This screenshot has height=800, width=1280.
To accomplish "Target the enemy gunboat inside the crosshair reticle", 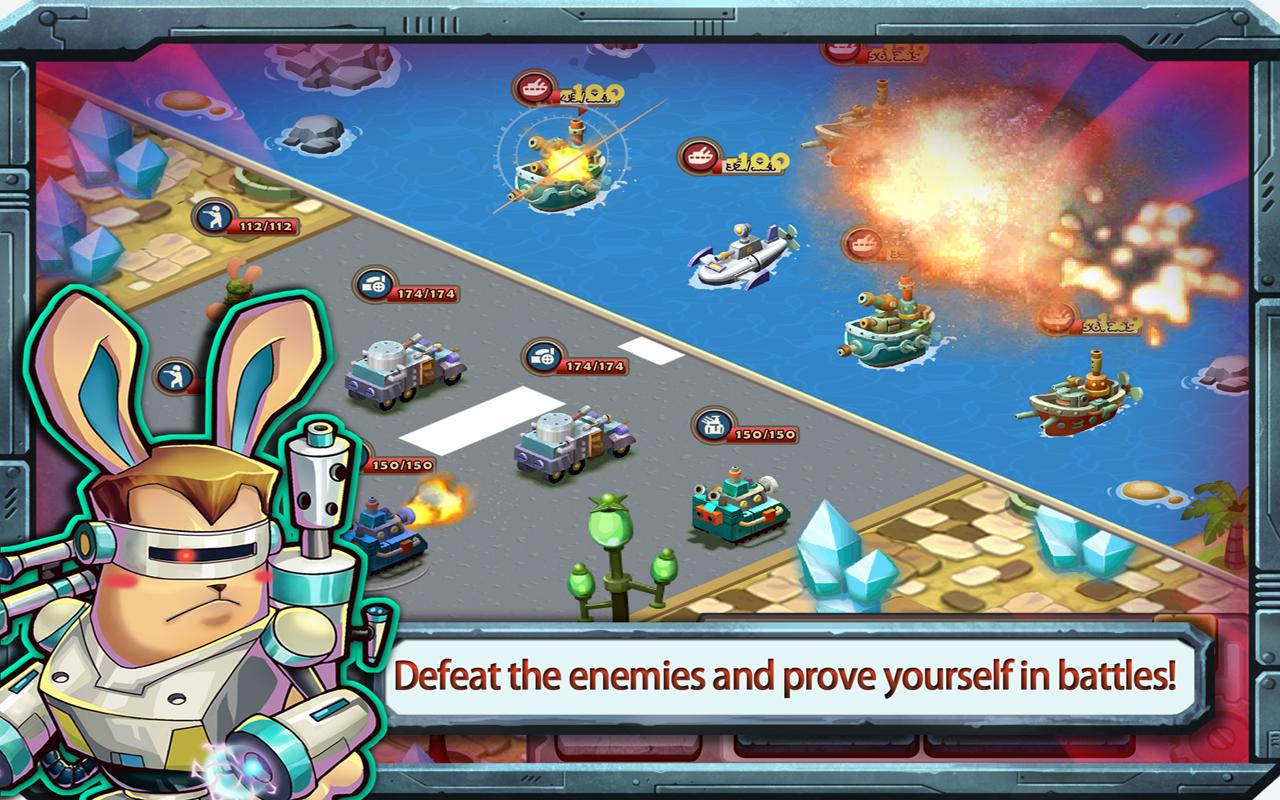I will click(x=562, y=168).
